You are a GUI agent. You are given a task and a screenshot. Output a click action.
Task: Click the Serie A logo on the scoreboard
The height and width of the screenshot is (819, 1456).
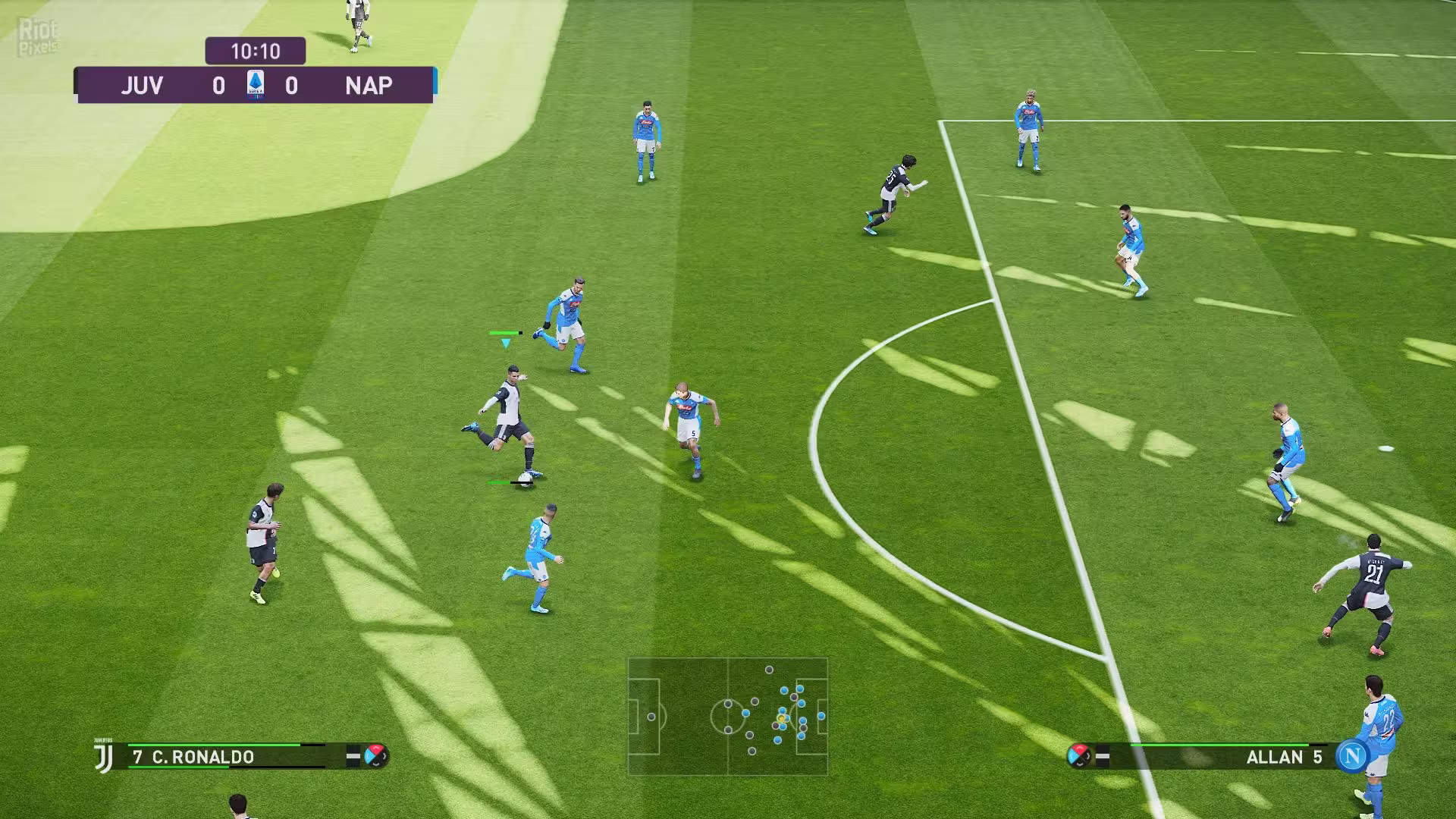[256, 85]
